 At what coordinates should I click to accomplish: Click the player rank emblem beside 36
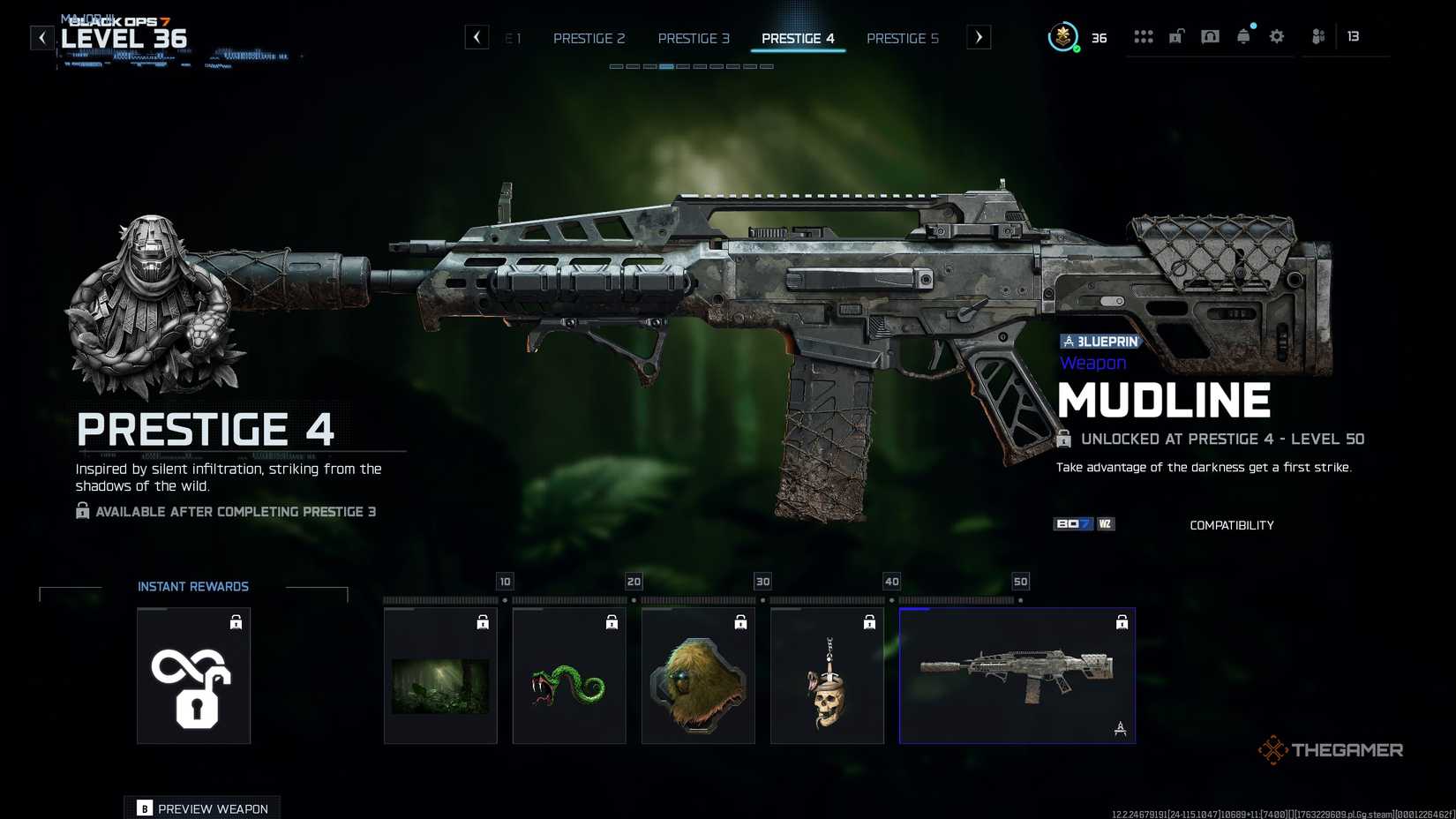(1063, 37)
